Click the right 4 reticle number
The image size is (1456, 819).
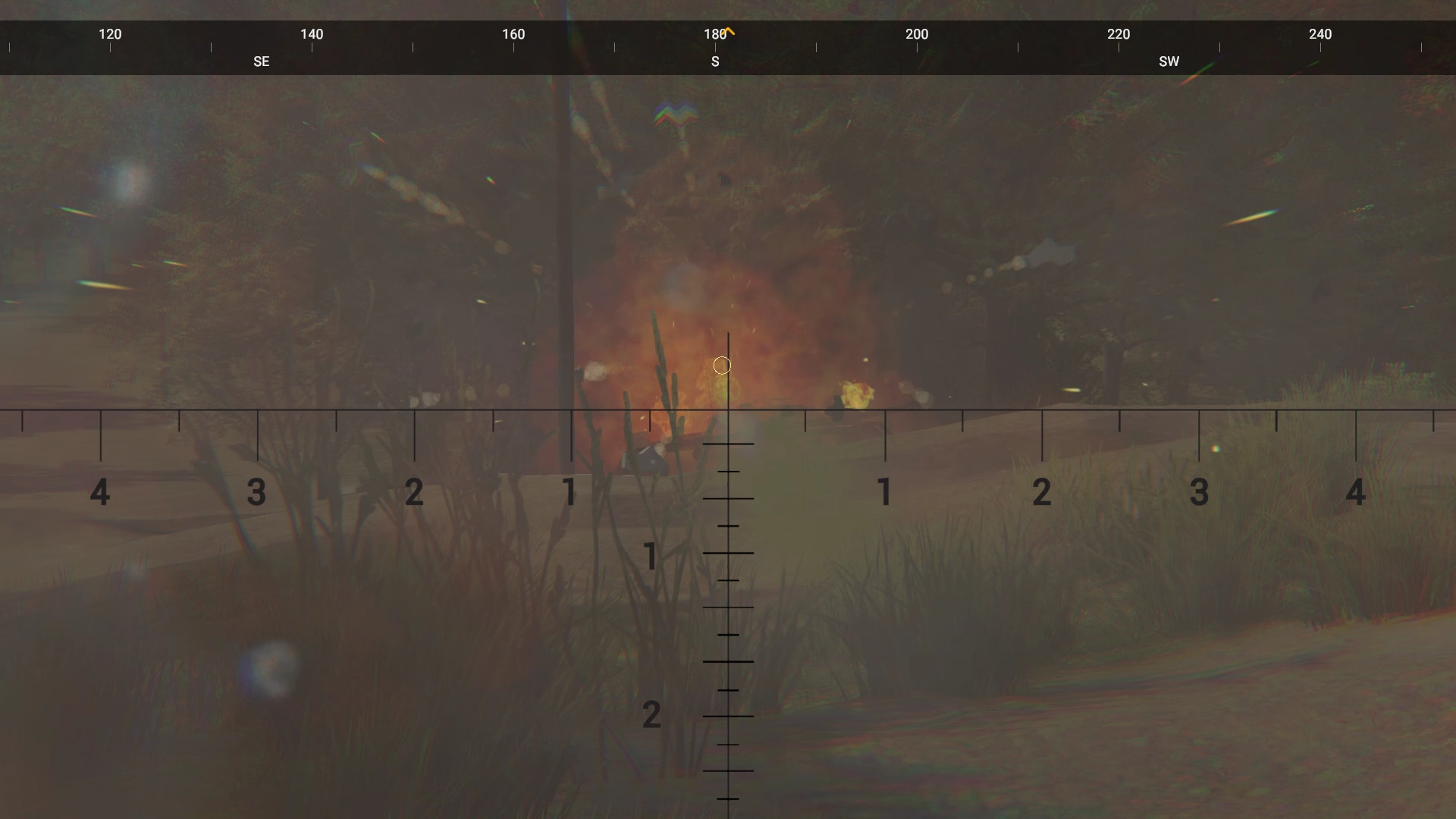click(x=1357, y=492)
